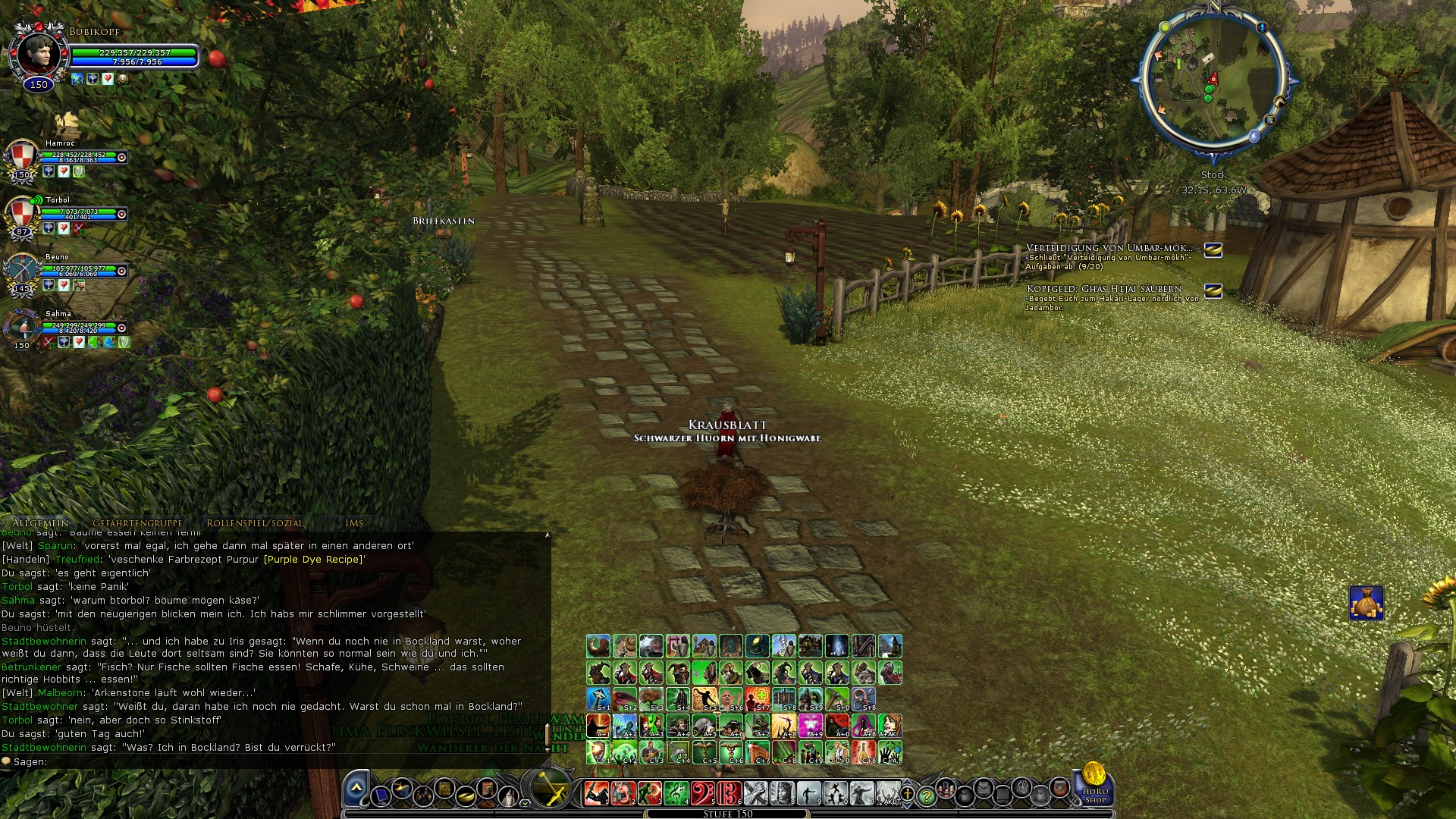This screenshot has height=819, width=1456.
Task: Click the Stufe 150 experience bar
Action: (x=728, y=813)
